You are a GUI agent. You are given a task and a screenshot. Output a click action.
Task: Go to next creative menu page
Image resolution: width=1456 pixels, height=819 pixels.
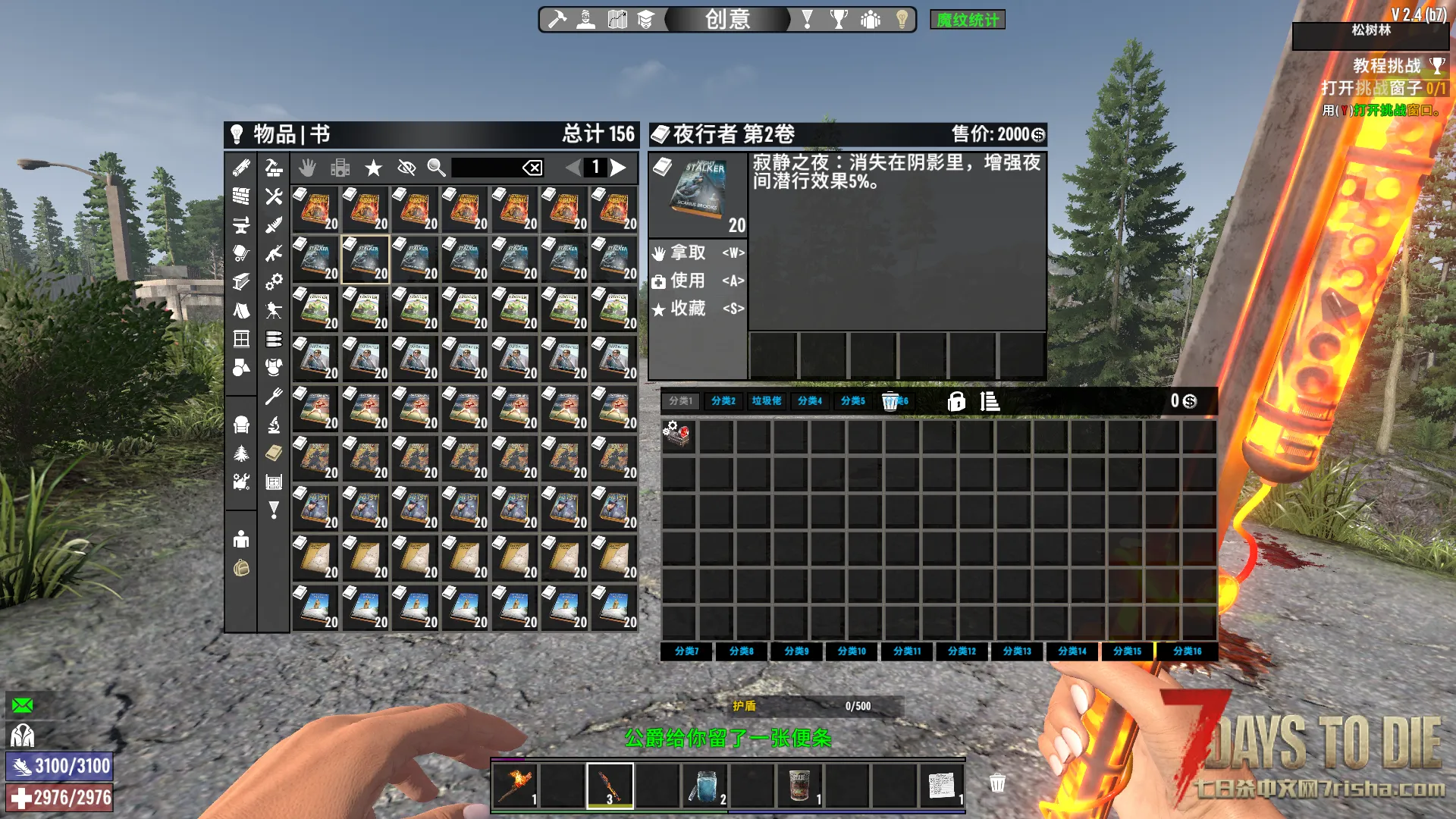coord(619,167)
